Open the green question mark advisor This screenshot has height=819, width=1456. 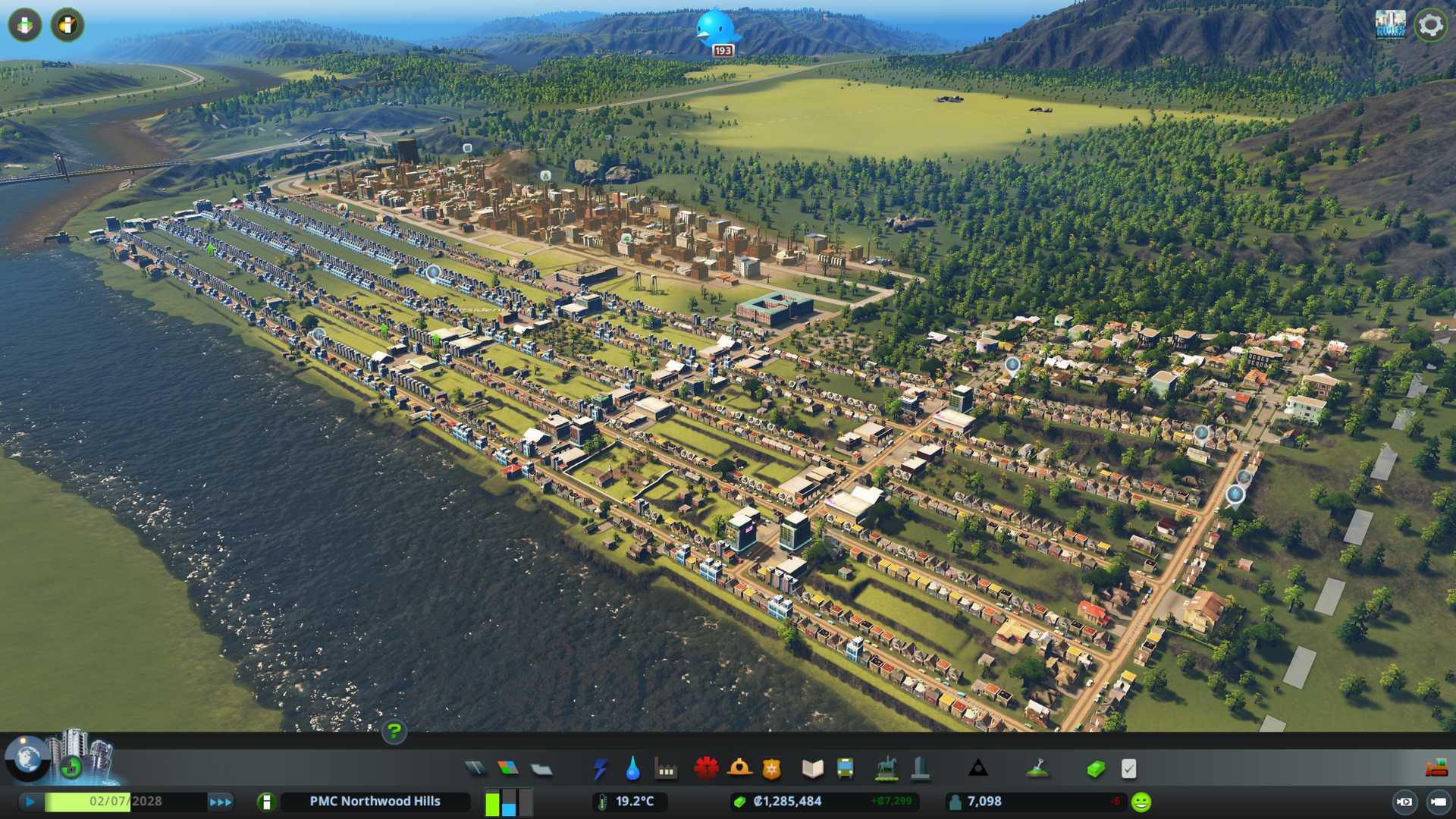(x=394, y=731)
